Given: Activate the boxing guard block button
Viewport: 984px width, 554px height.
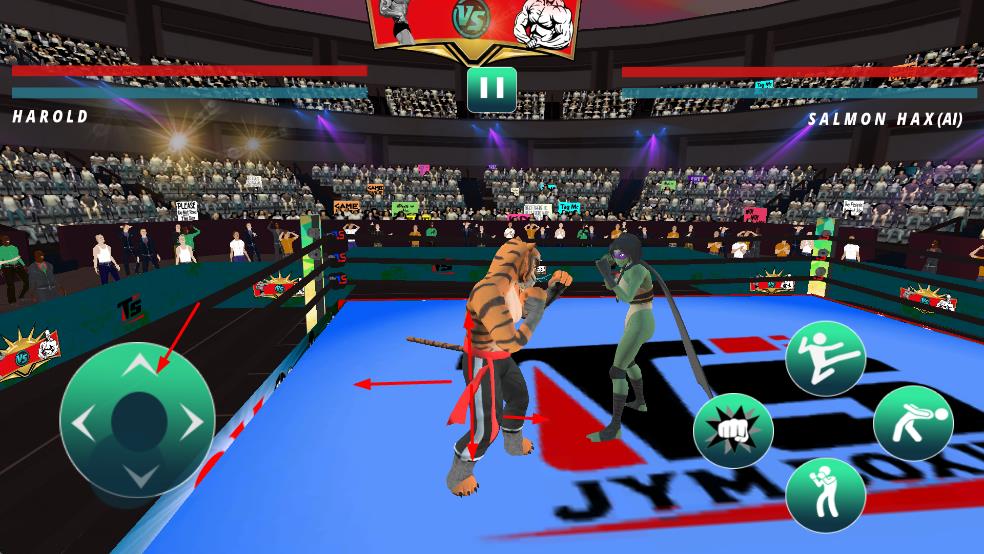Looking at the screenshot, I should (x=825, y=495).
